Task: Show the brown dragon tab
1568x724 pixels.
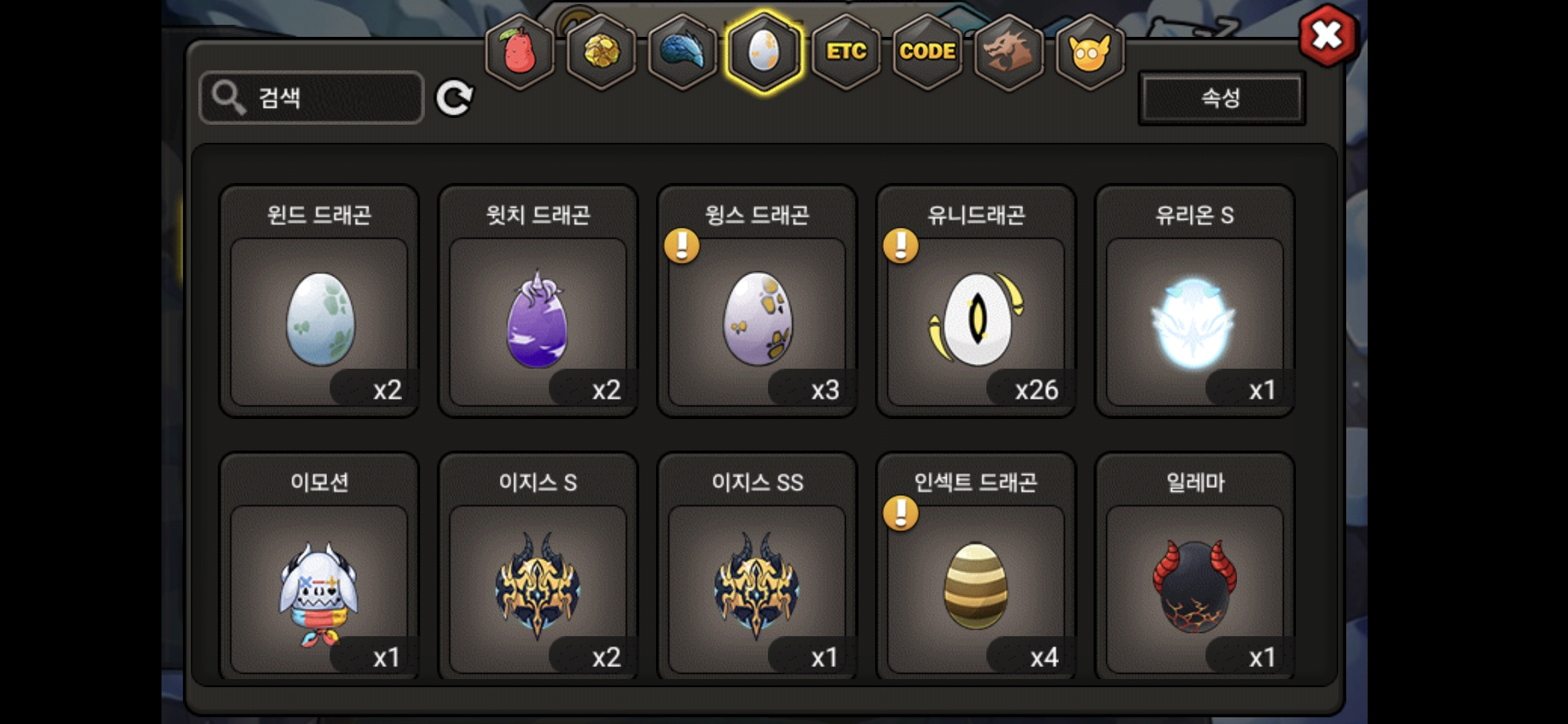Action: 1008,52
